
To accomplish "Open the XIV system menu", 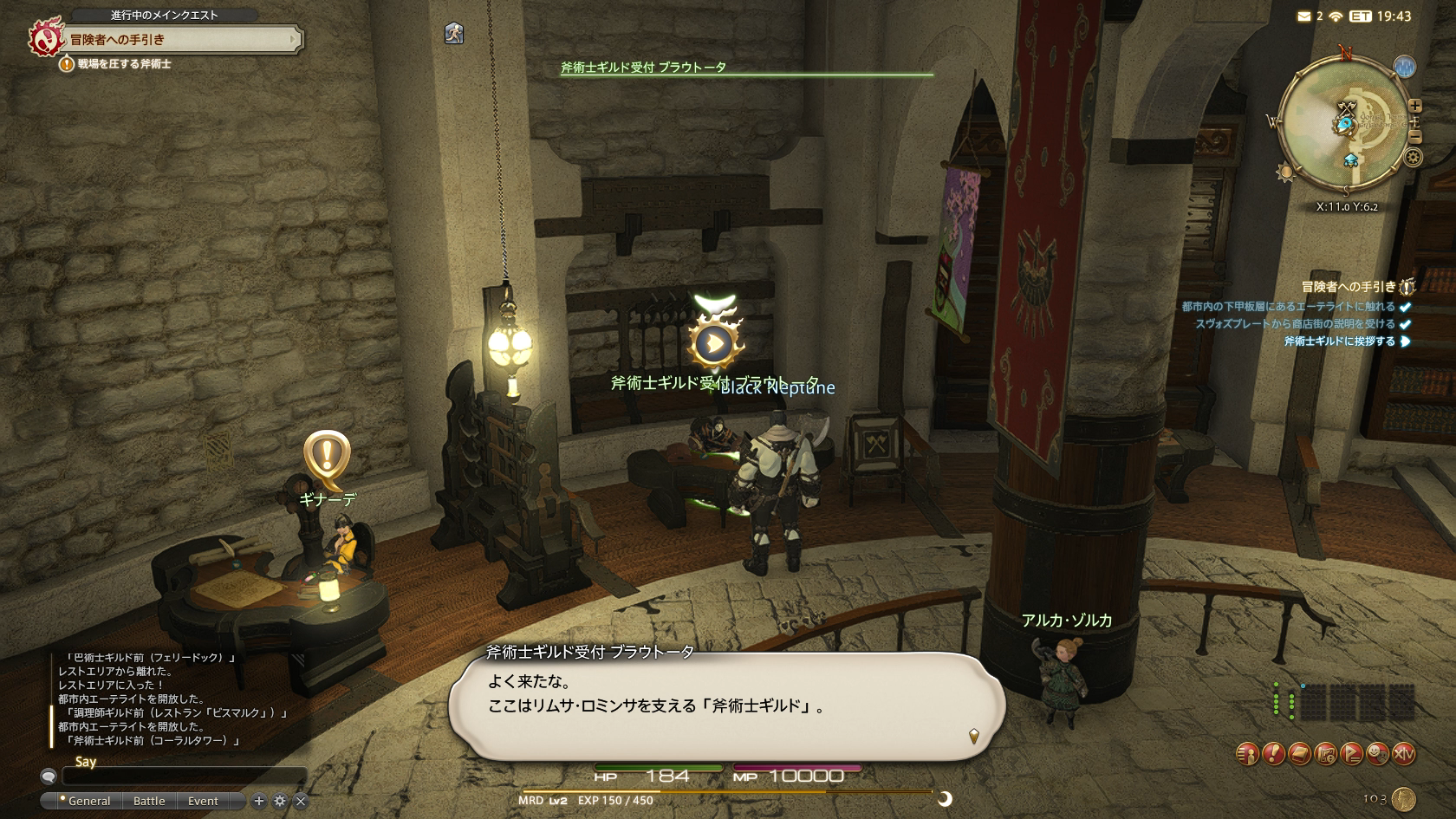I will pos(1403,754).
